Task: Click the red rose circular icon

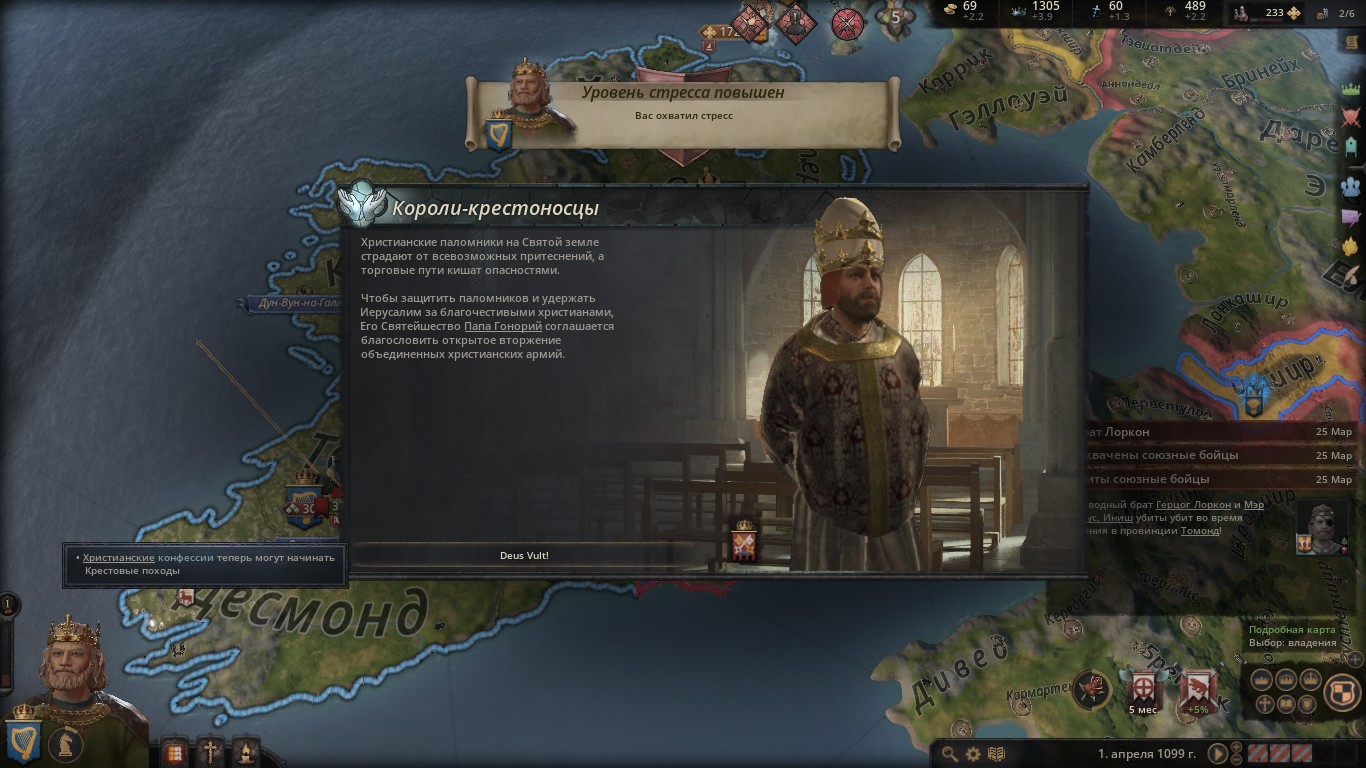Action: coord(1093,689)
